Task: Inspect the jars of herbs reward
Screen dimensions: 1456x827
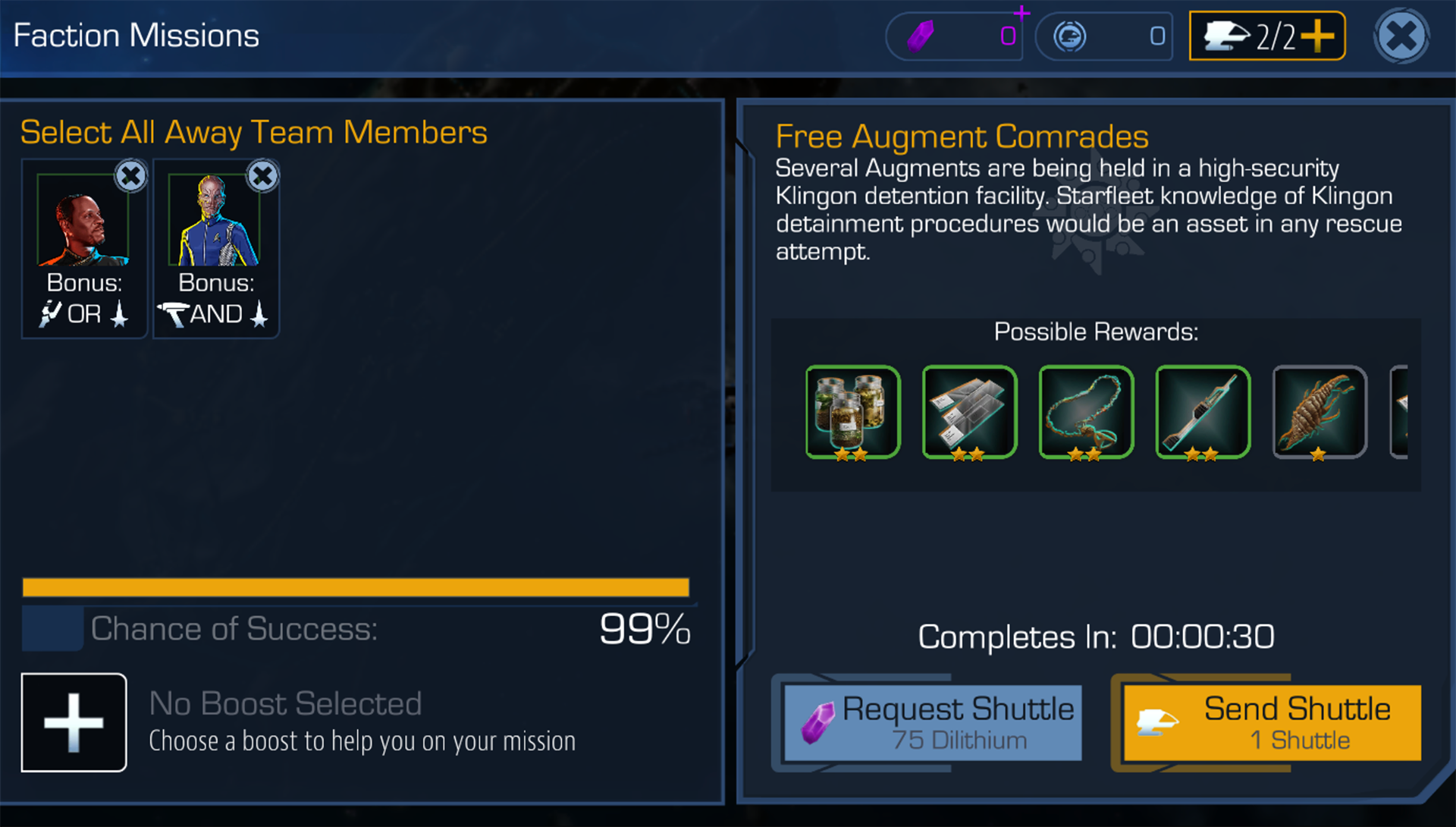Action: (853, 412)
